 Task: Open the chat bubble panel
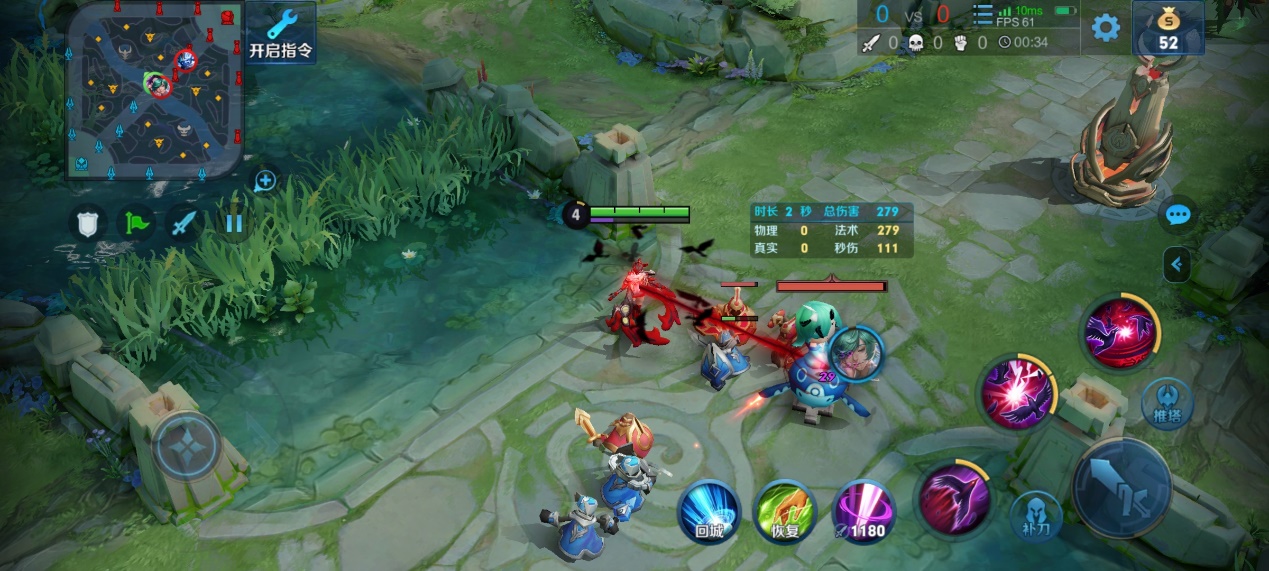pyautogui.click(x=1178, y=214)
